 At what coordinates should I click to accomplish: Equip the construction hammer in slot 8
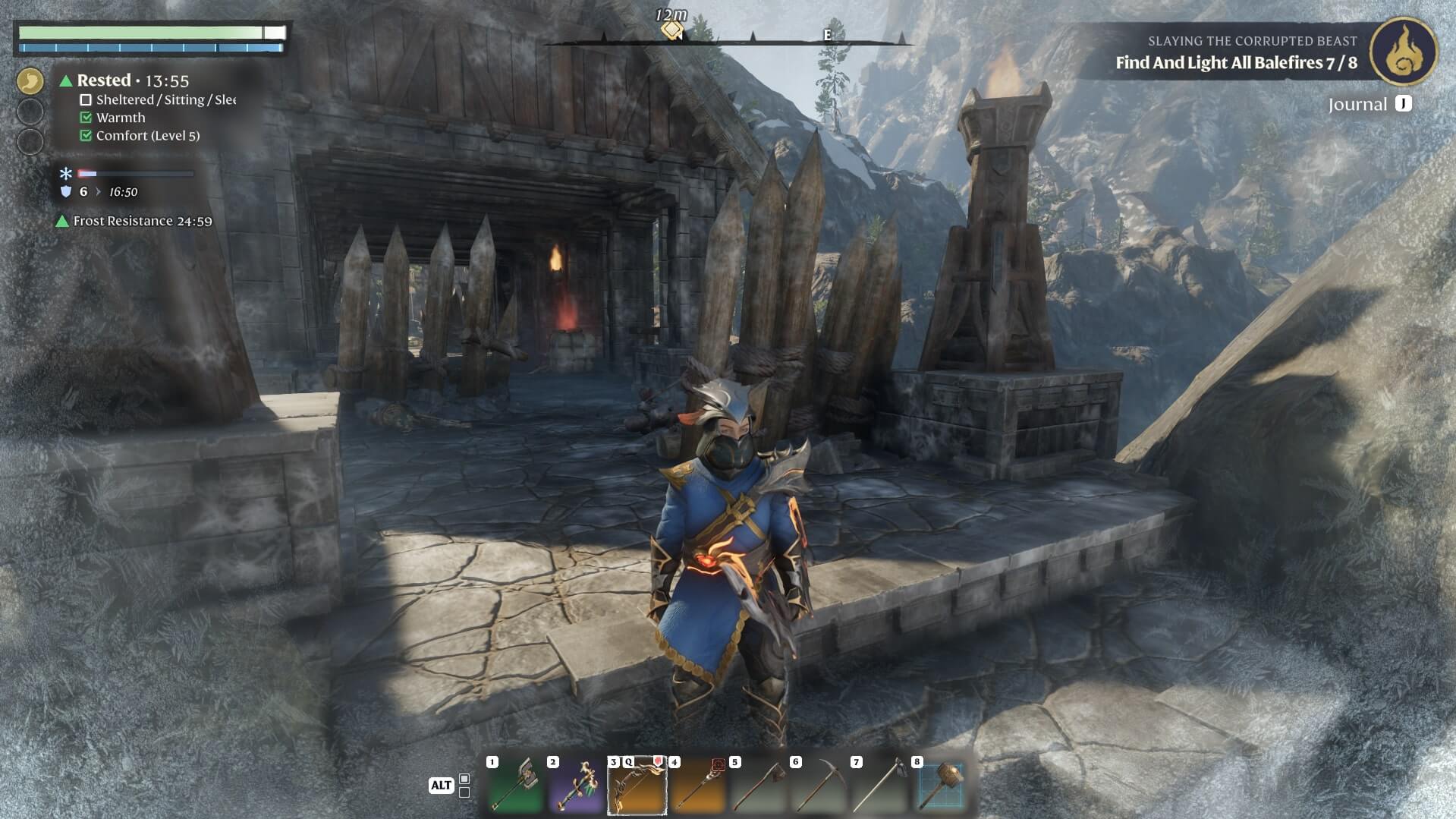(x=940, y=785)
